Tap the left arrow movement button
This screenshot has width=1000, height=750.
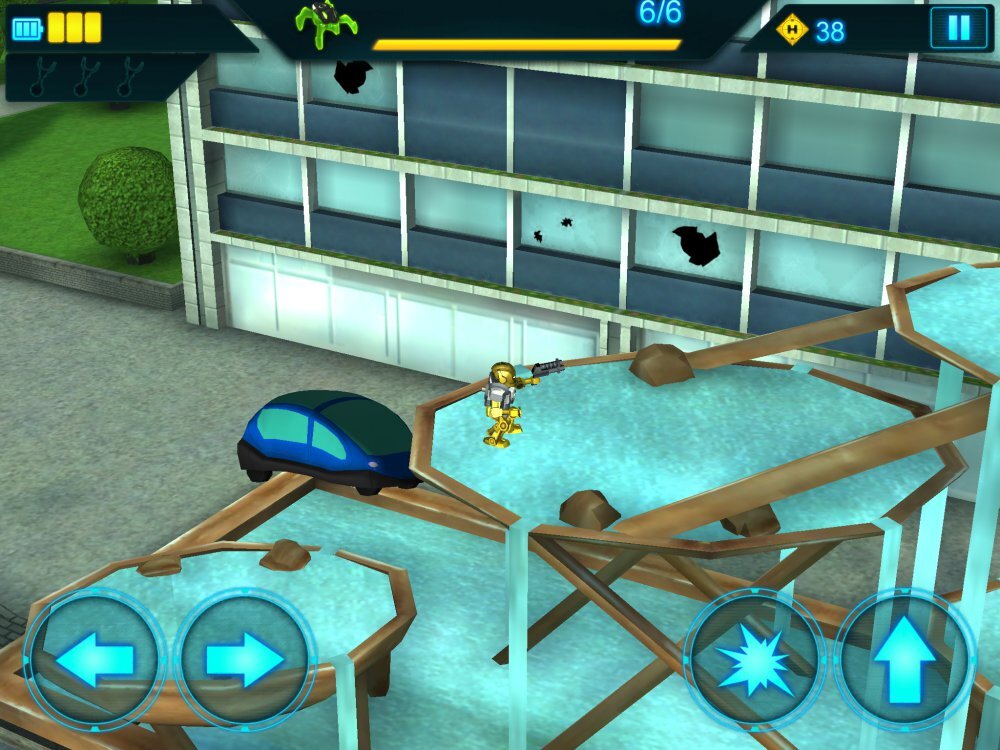94,659
